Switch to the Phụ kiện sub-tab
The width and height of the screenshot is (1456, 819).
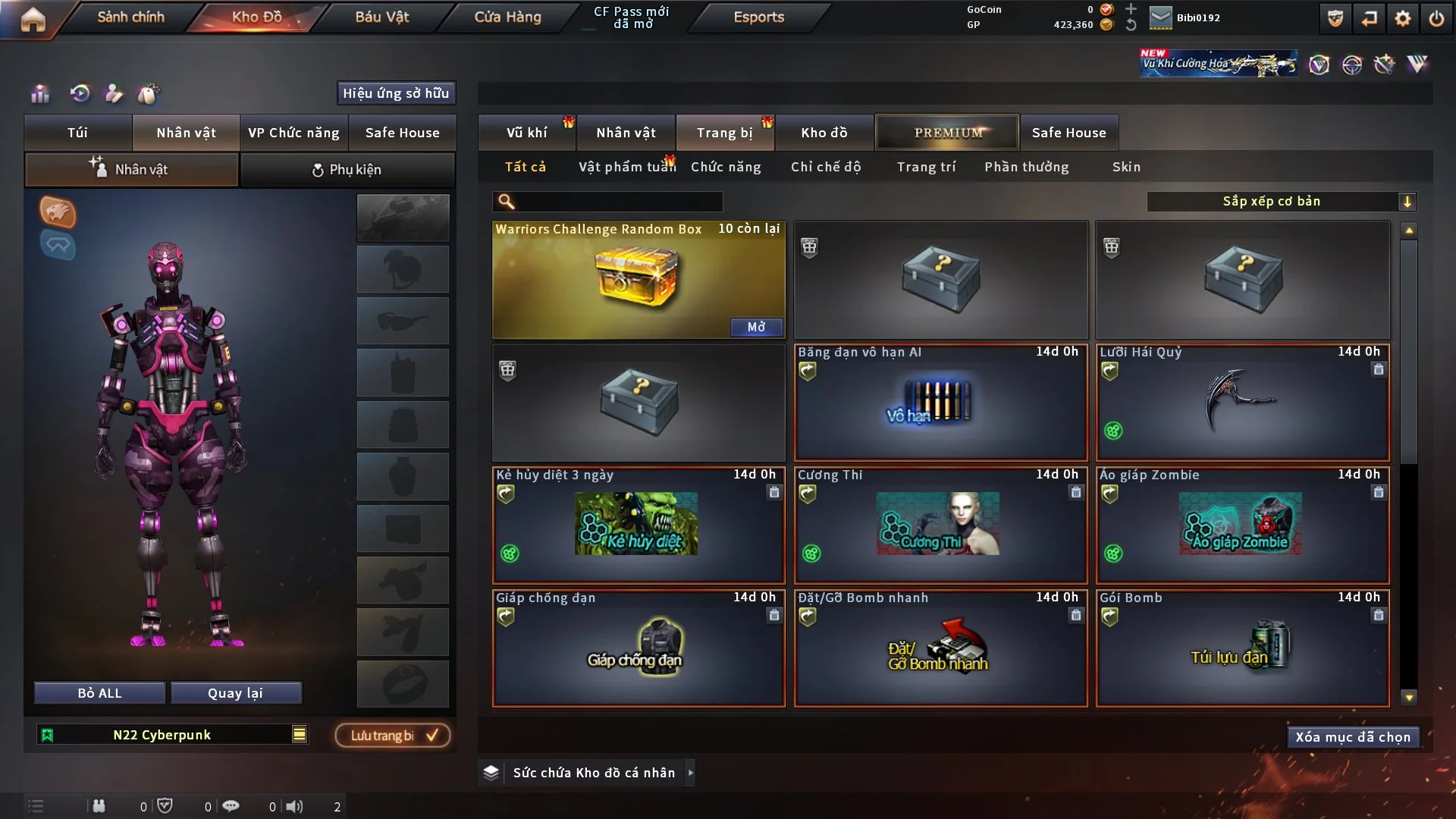point(347,170)
